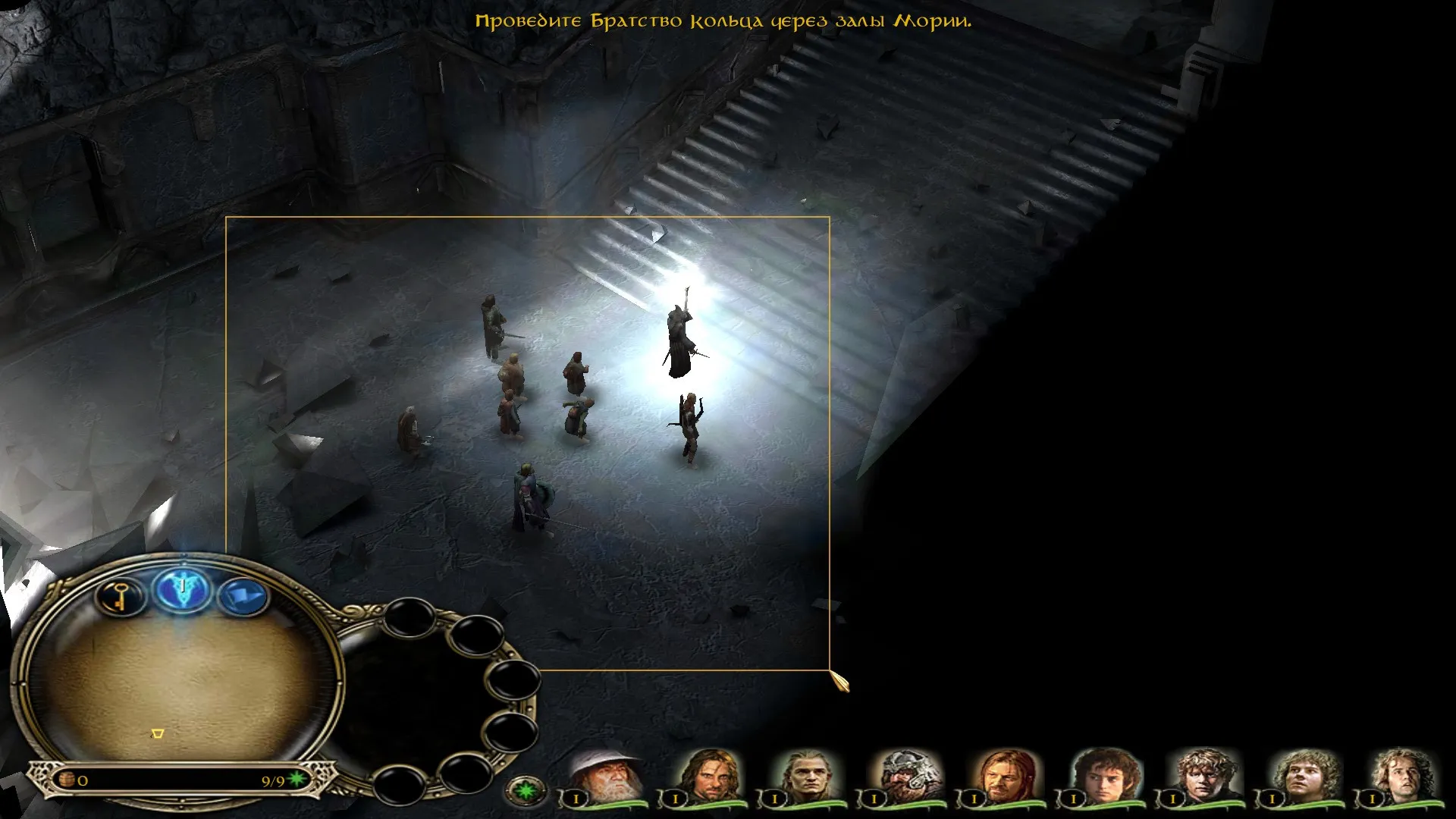Select Aragorn's hero portrait
Screen dimensions: 1456x819
[x=707, y=775]
